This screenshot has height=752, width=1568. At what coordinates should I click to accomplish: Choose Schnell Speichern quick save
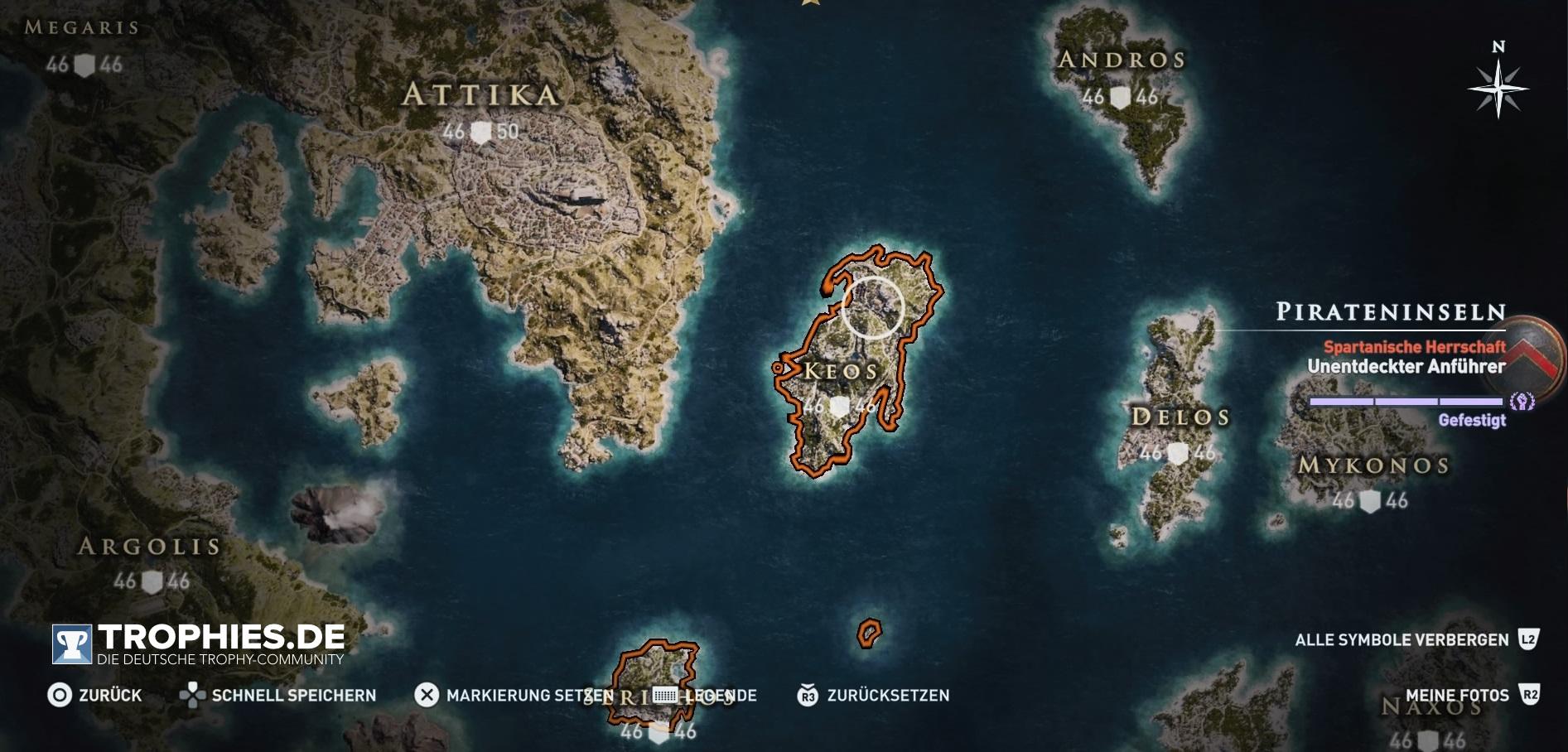pos(278,695)
